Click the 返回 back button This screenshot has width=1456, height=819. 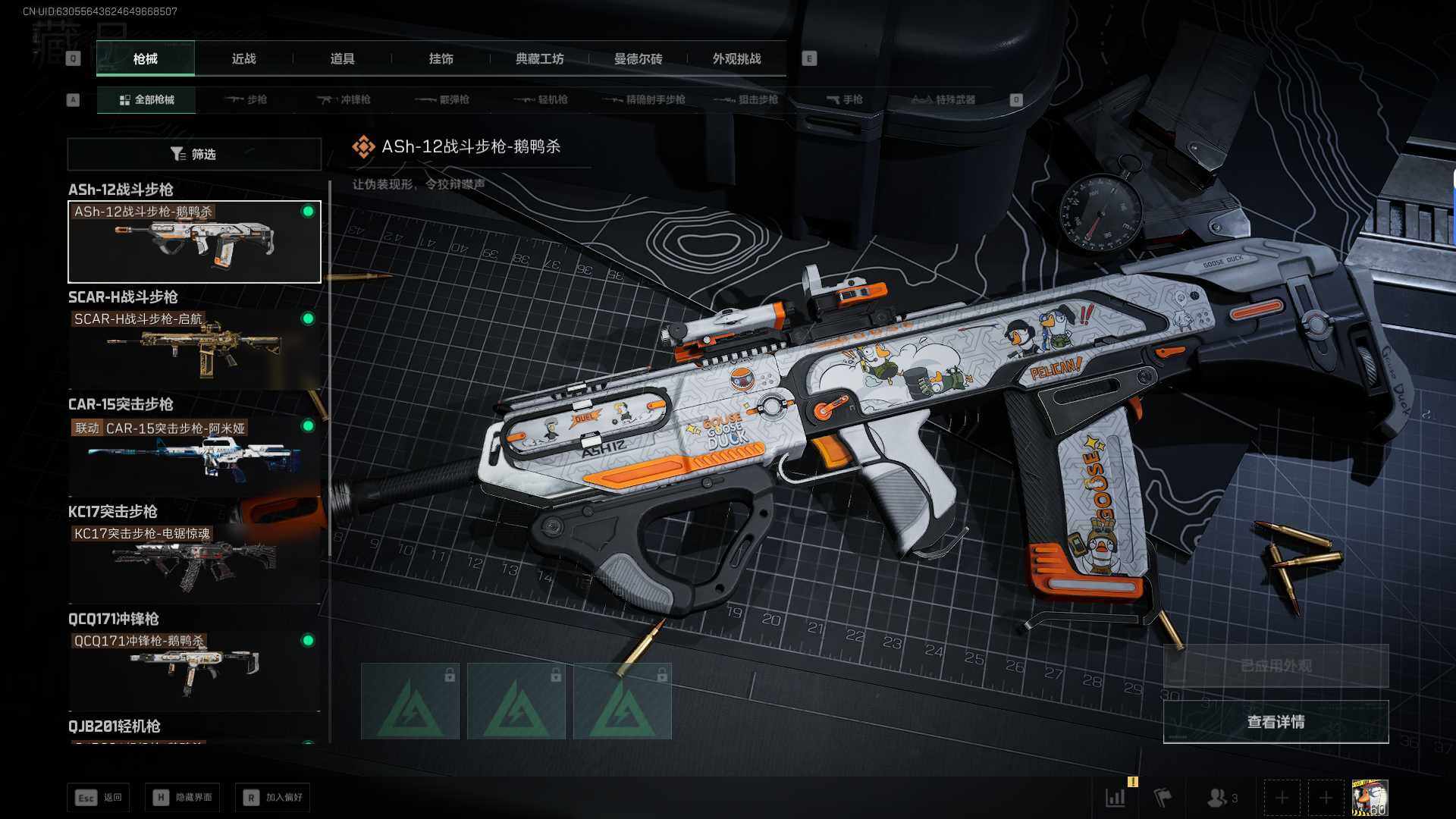click(x=99, y=798)
